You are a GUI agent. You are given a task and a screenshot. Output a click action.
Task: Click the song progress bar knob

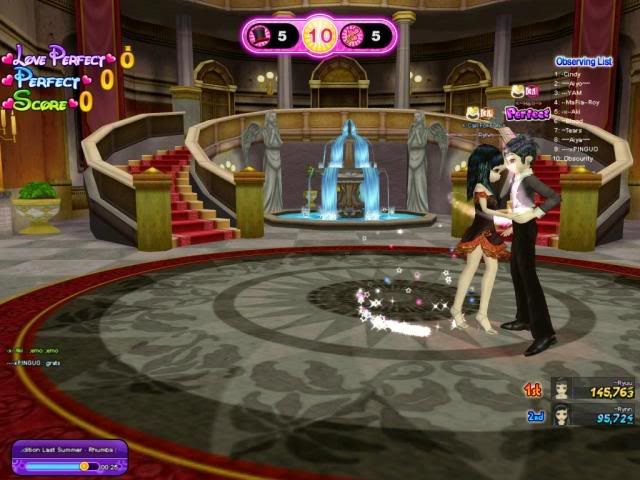point(84,466)
